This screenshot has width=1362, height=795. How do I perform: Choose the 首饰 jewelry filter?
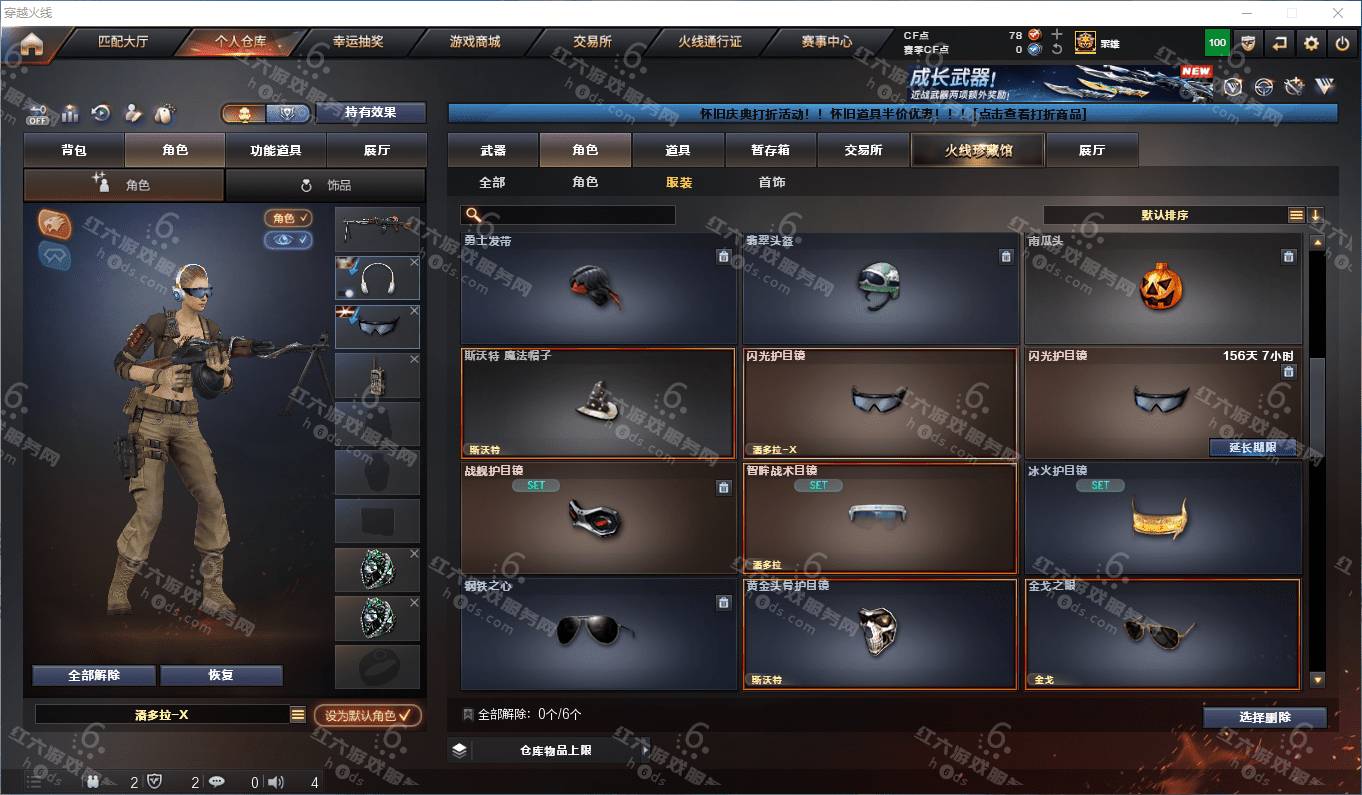[x=771, y=182]
